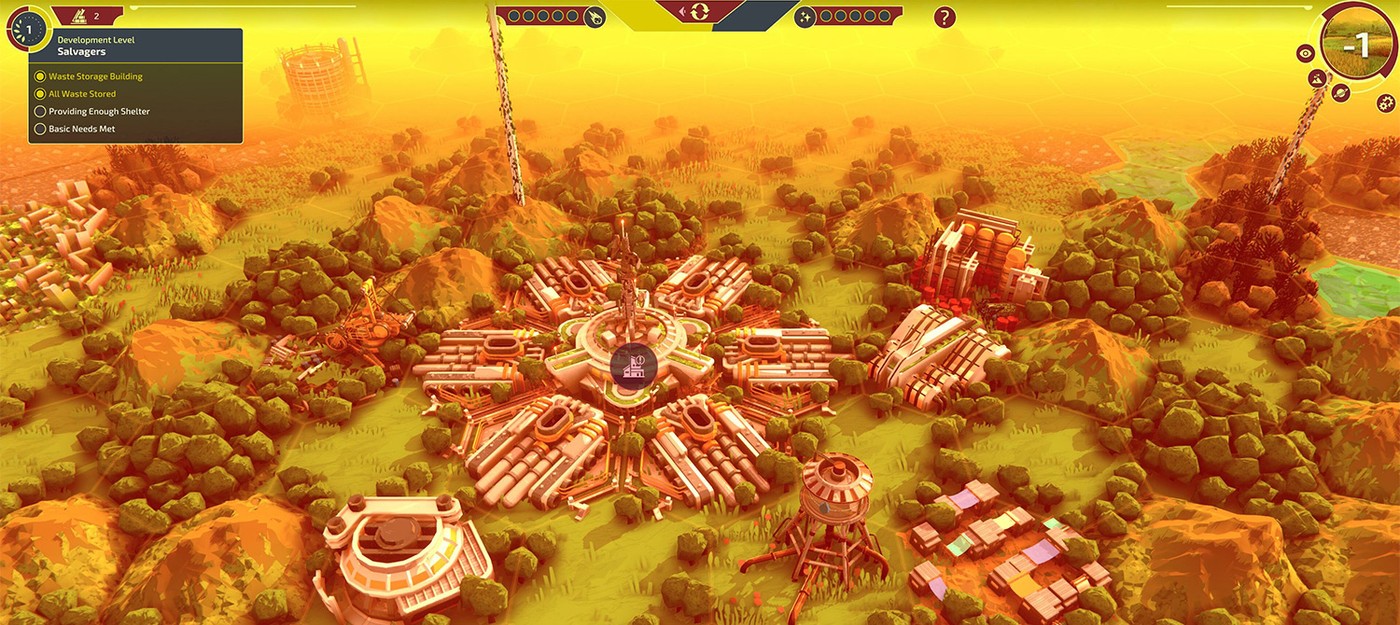Screen dimensions: 1400x625
Task: Click the development level 1 badge
Action: tap(29, 28)
